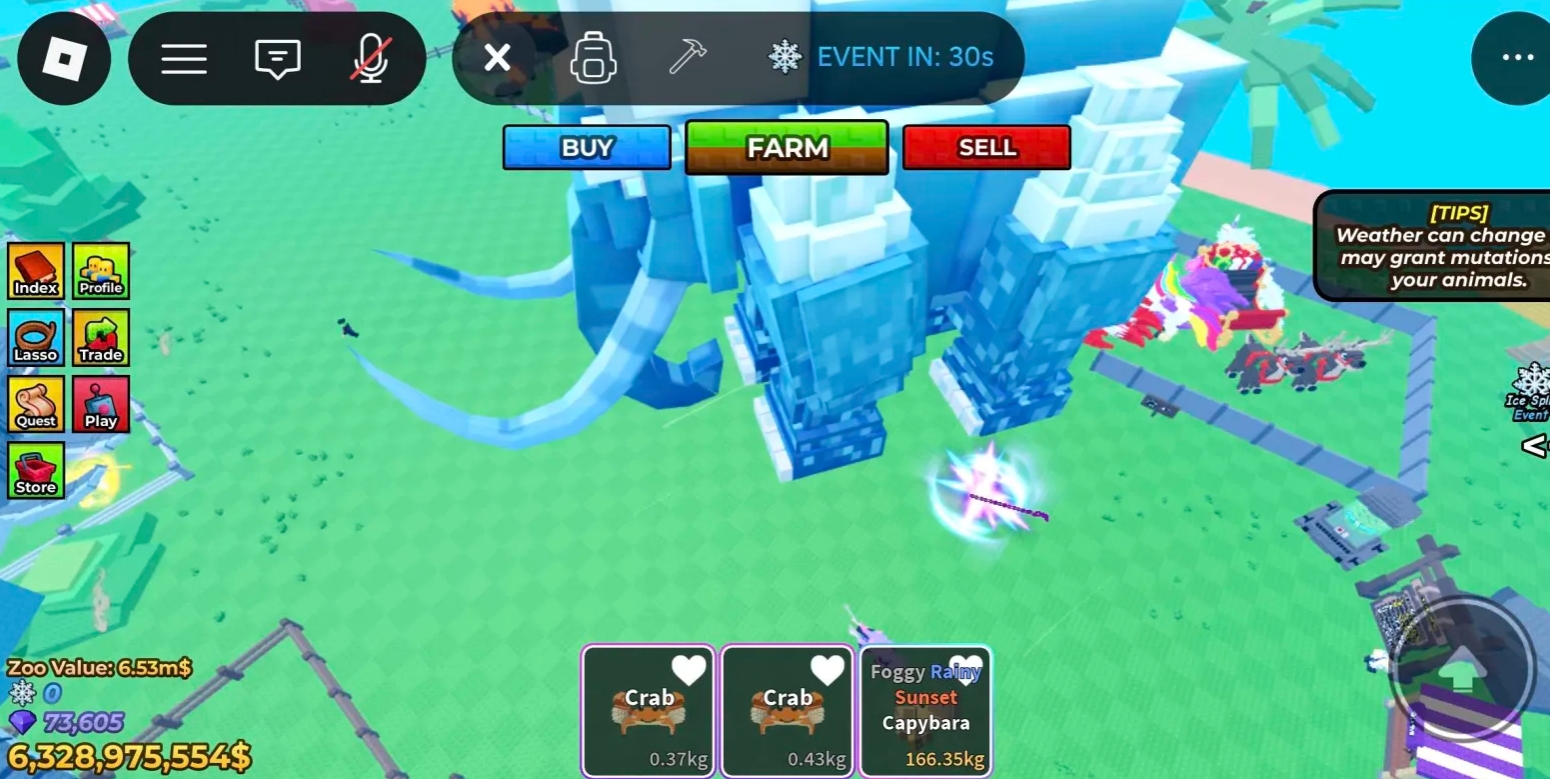Screen dimensions: 1550x779
Task: Favorite the Foggy Rainy Sunset Capybara
Action: pyautogui.click(x=965, y=670)
